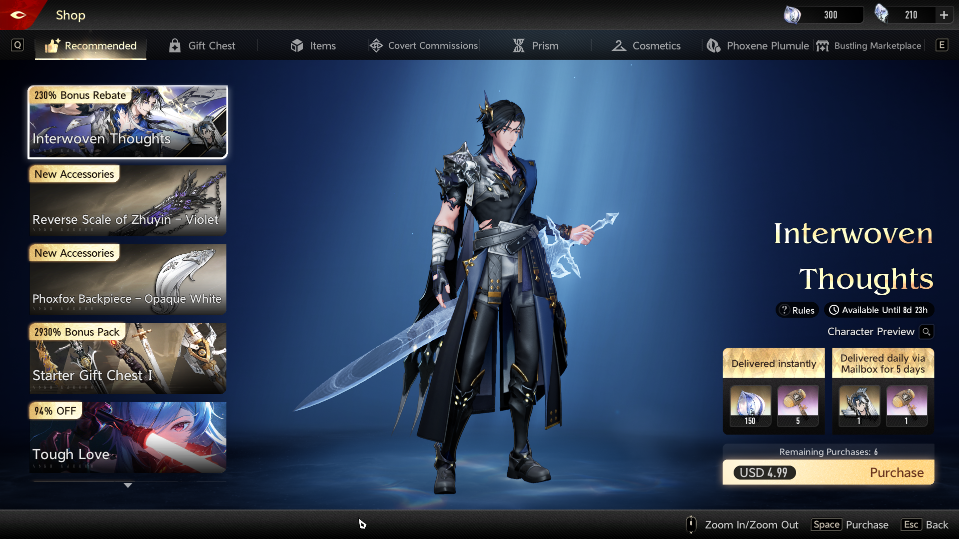Choose Reverse Scale of Zhuyin - Violet
Image resolution: width=959 pixels, height=539 pixels.
coord(128,201)
